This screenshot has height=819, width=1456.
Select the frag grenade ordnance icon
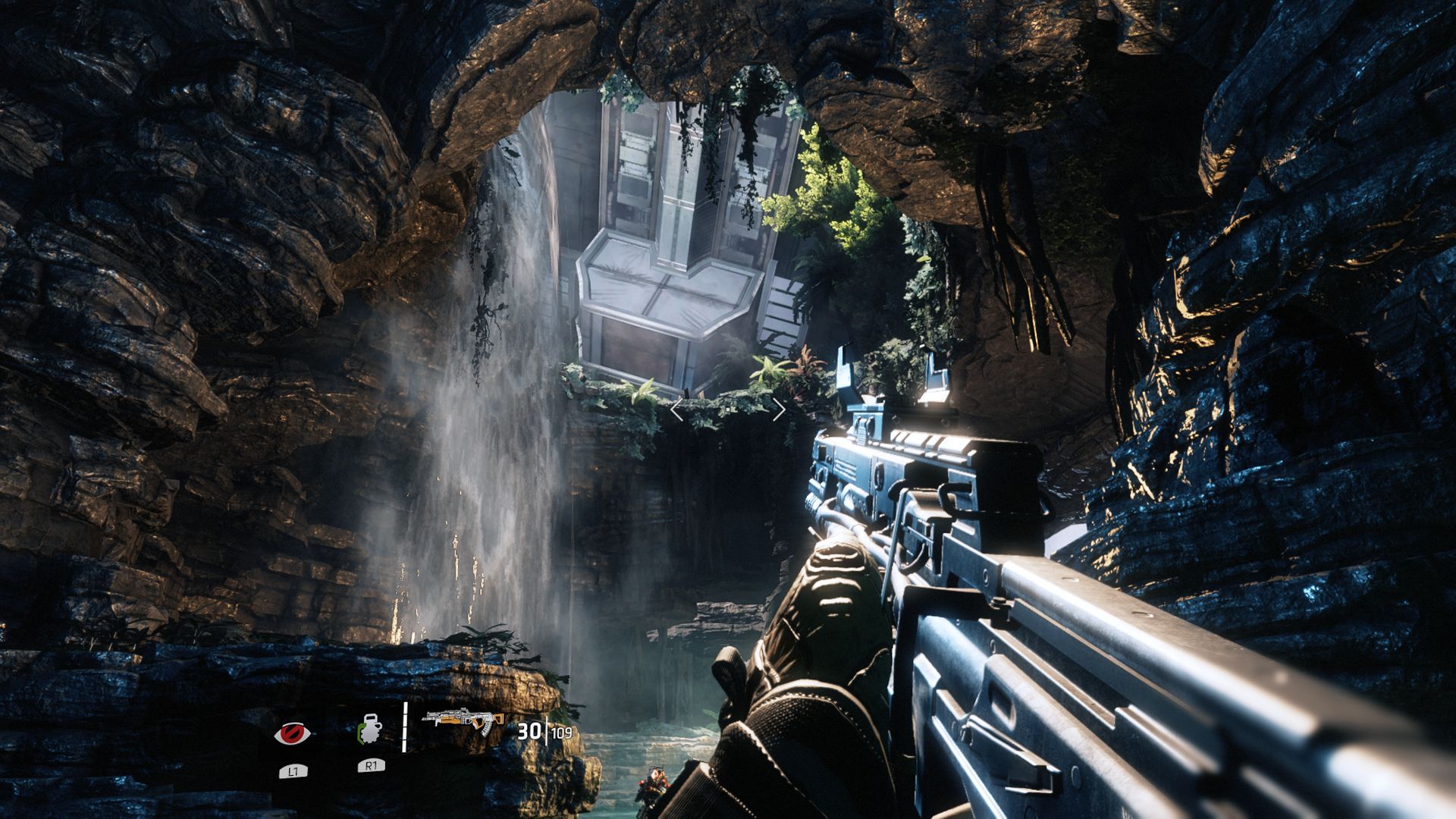click(369, 730)
